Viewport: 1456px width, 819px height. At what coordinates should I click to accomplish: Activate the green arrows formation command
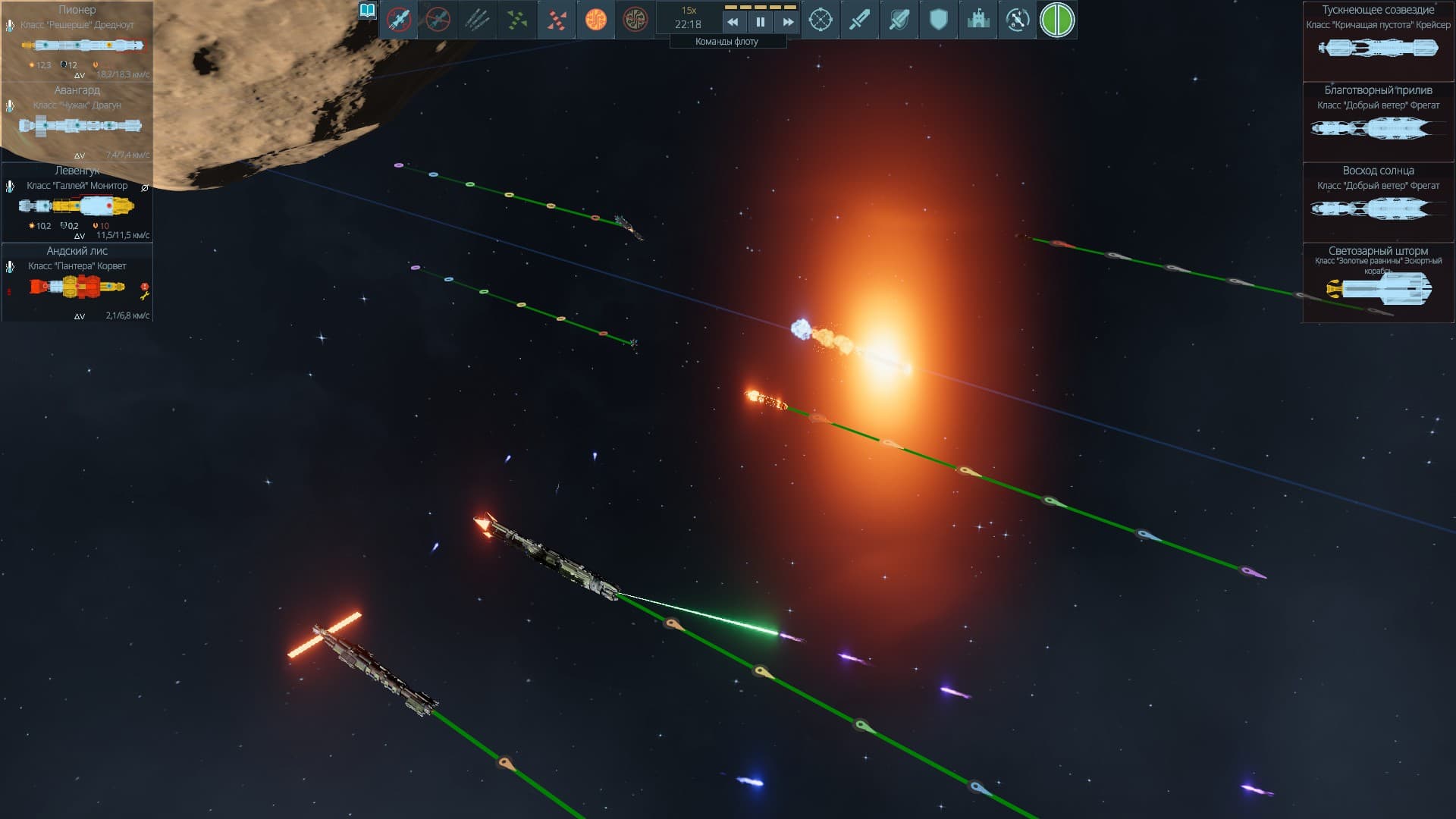click(x=517, y=20)
